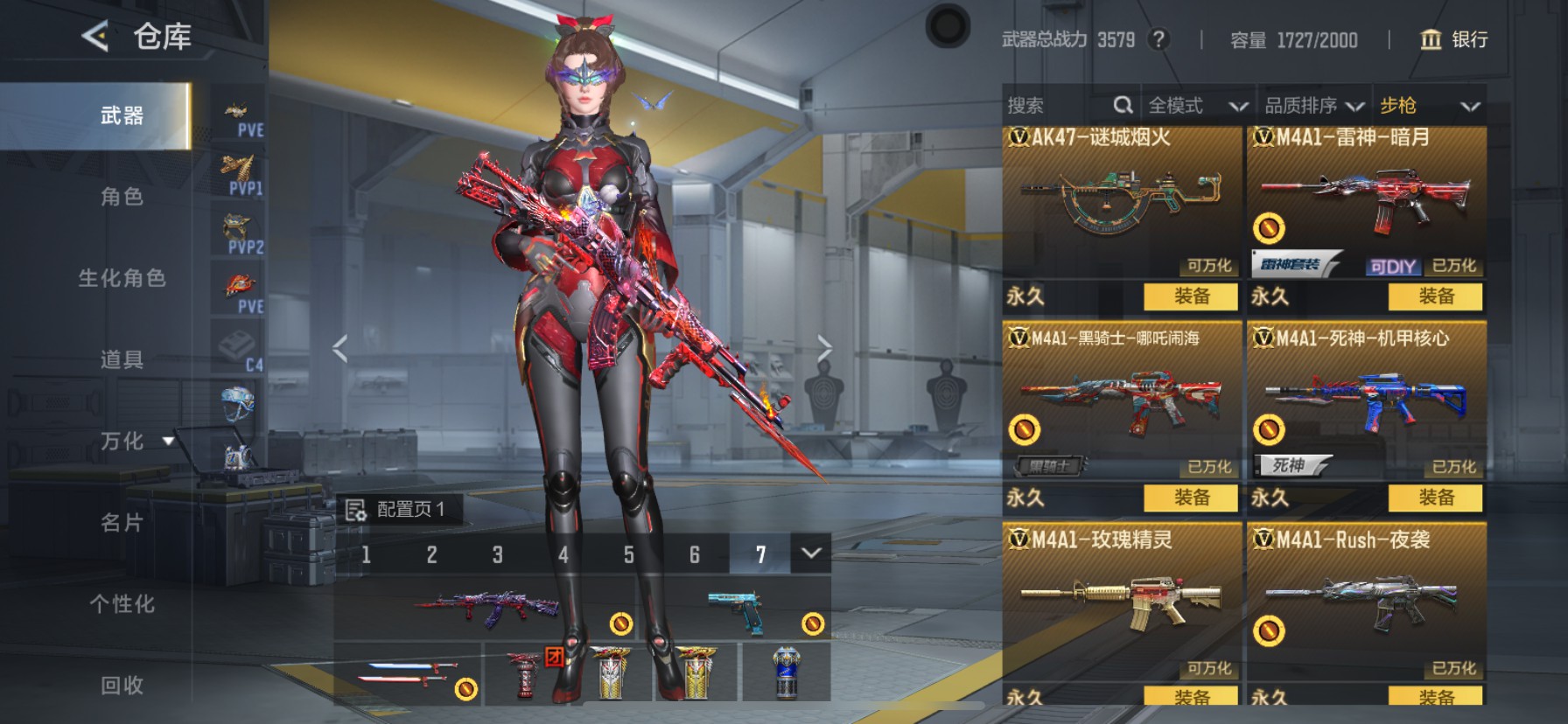Select the PVP1 loadout slot
The image size is (1568, 724).
pyautogui.click(x=239, y=174)
